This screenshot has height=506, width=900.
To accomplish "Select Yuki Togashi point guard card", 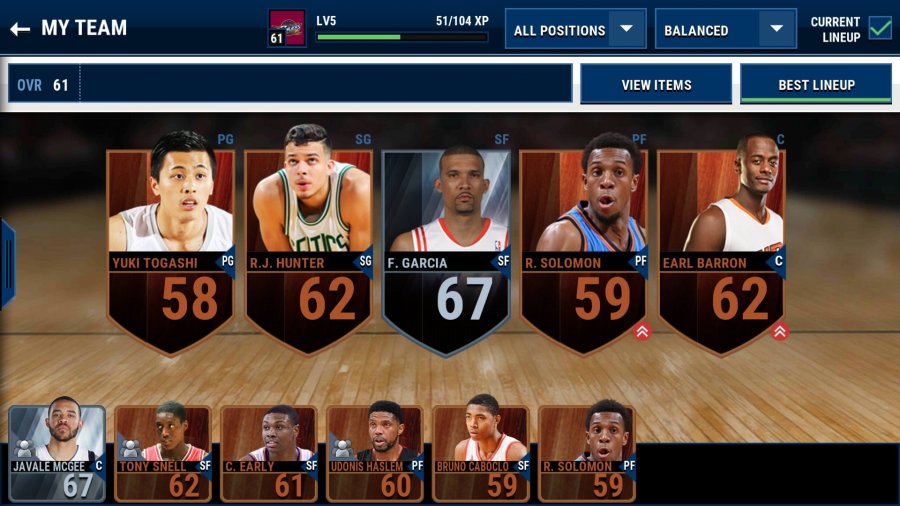I will pyautogui.click(x=170, y=240).
